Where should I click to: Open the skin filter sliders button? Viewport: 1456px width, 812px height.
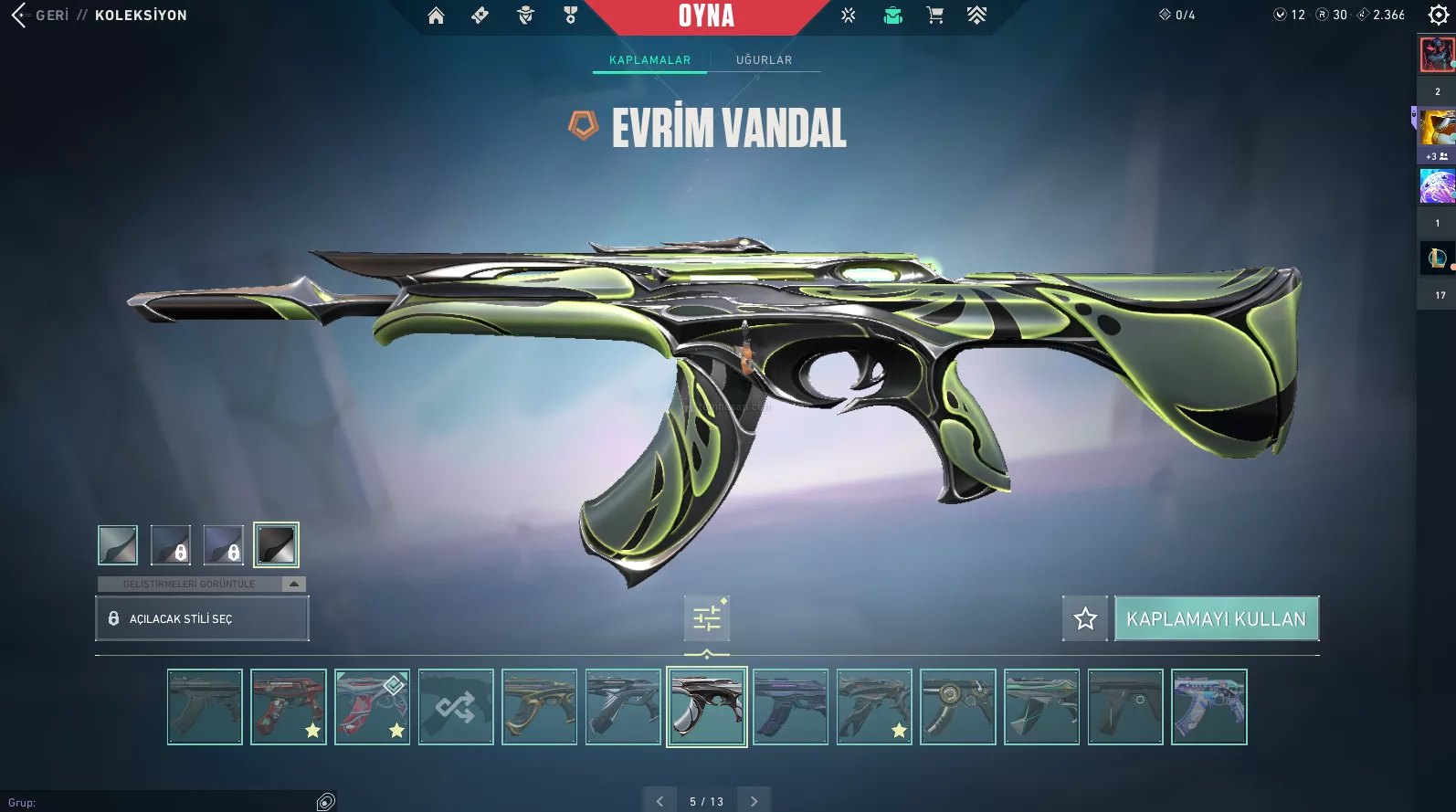706,619
